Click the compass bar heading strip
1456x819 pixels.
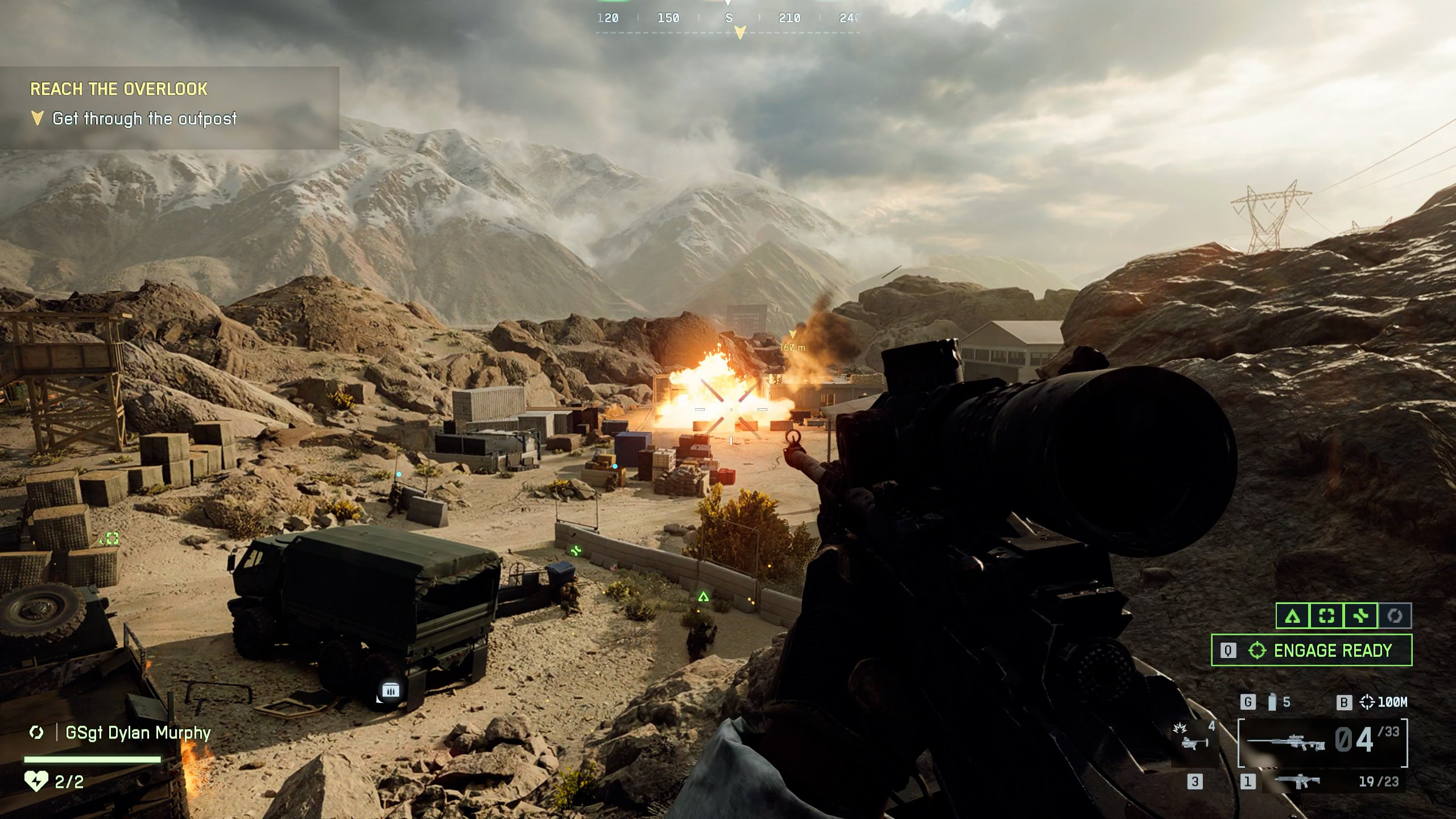point(728,19)
